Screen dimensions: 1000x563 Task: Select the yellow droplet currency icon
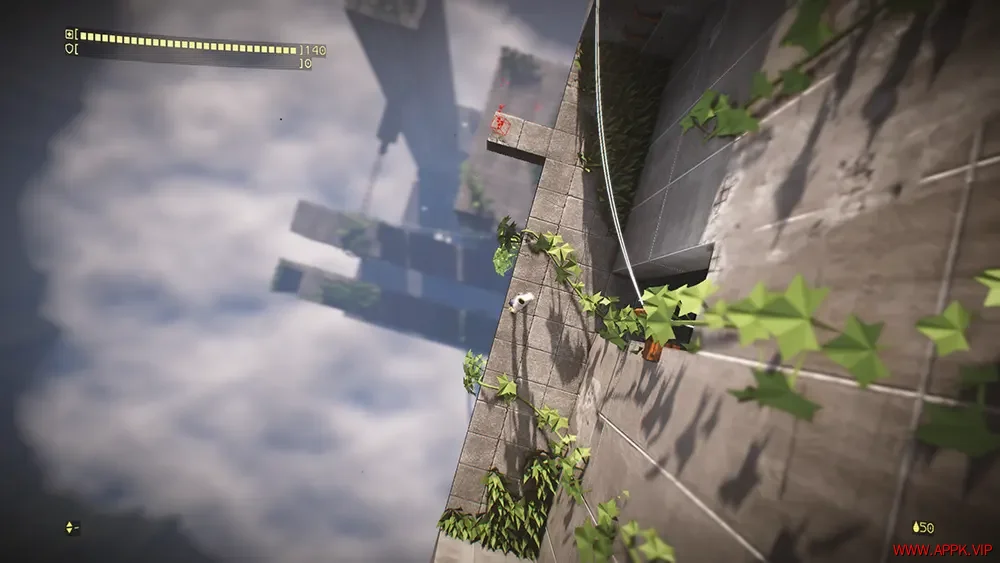(916, 527)
